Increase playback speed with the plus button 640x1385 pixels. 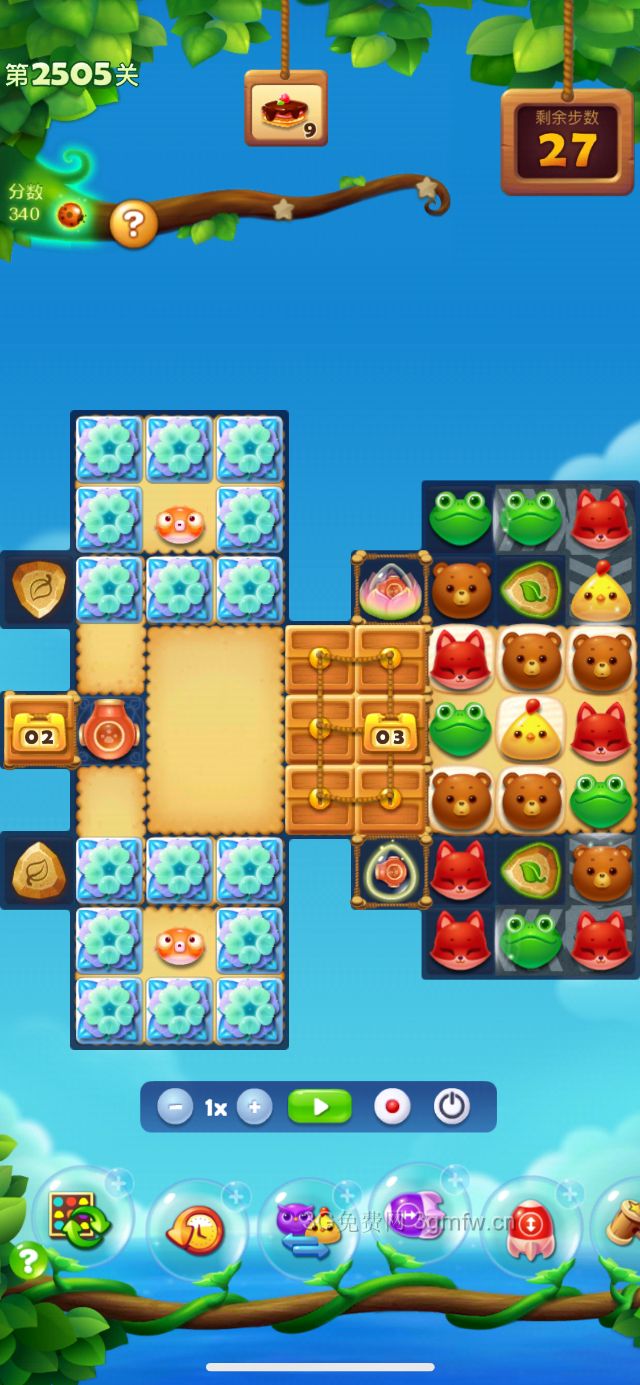click(x=254, y=1107)
